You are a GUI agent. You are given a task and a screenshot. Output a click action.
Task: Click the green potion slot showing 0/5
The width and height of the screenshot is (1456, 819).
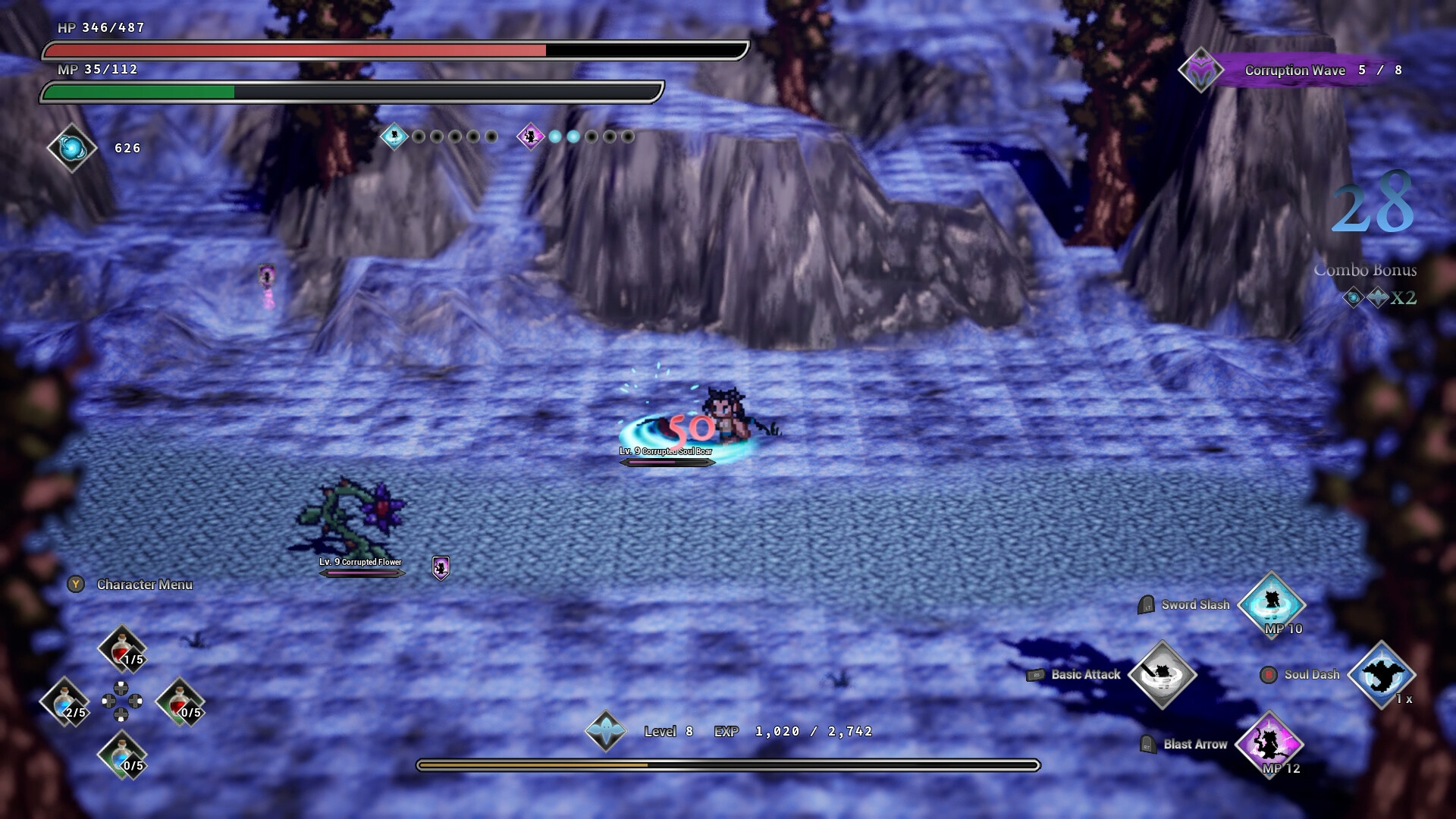click(x=180, y=701)
